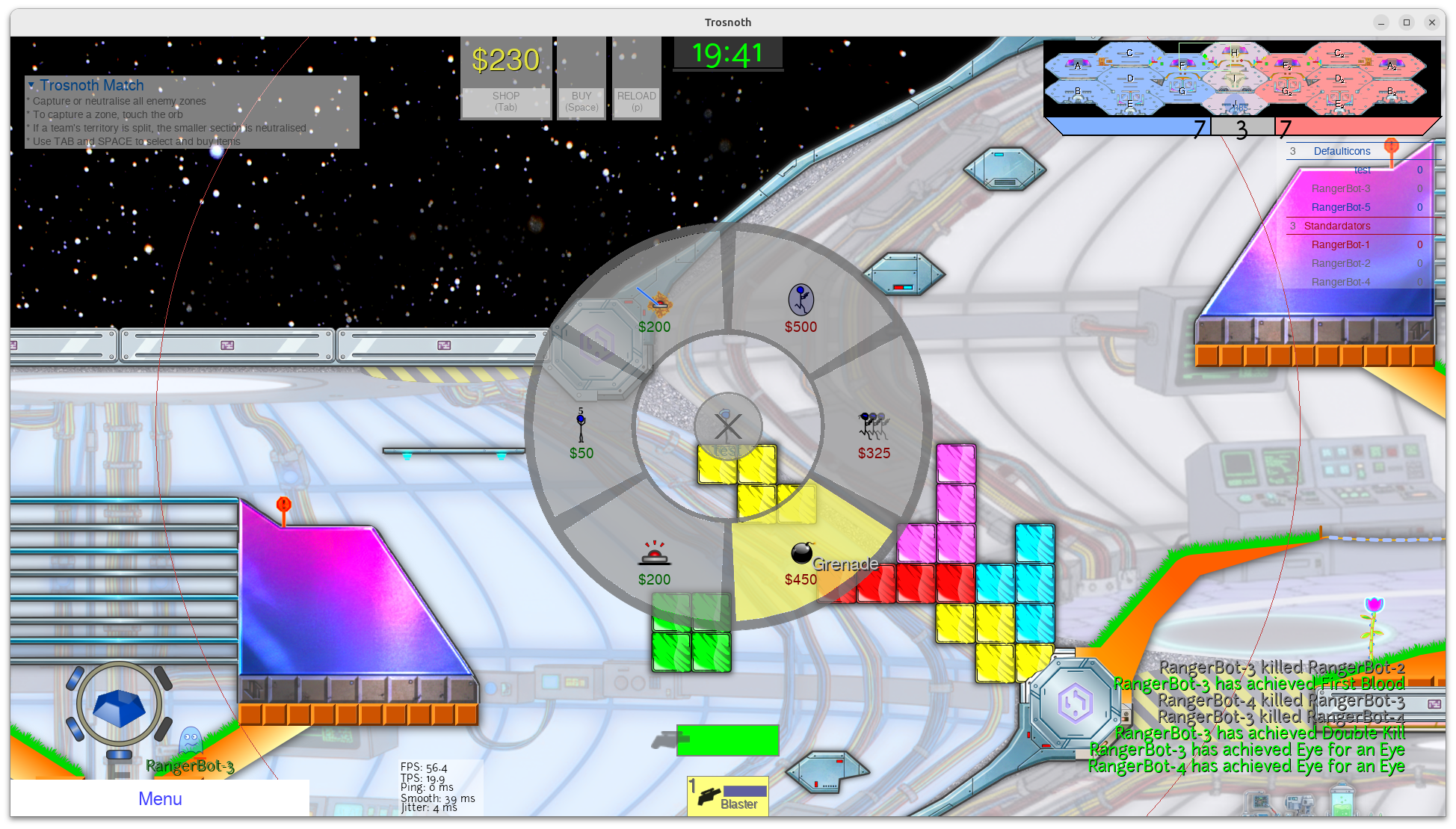The height and width of the screenshot is (829, 1456).
Task: Click the BUY button
Action: point(582,102)
